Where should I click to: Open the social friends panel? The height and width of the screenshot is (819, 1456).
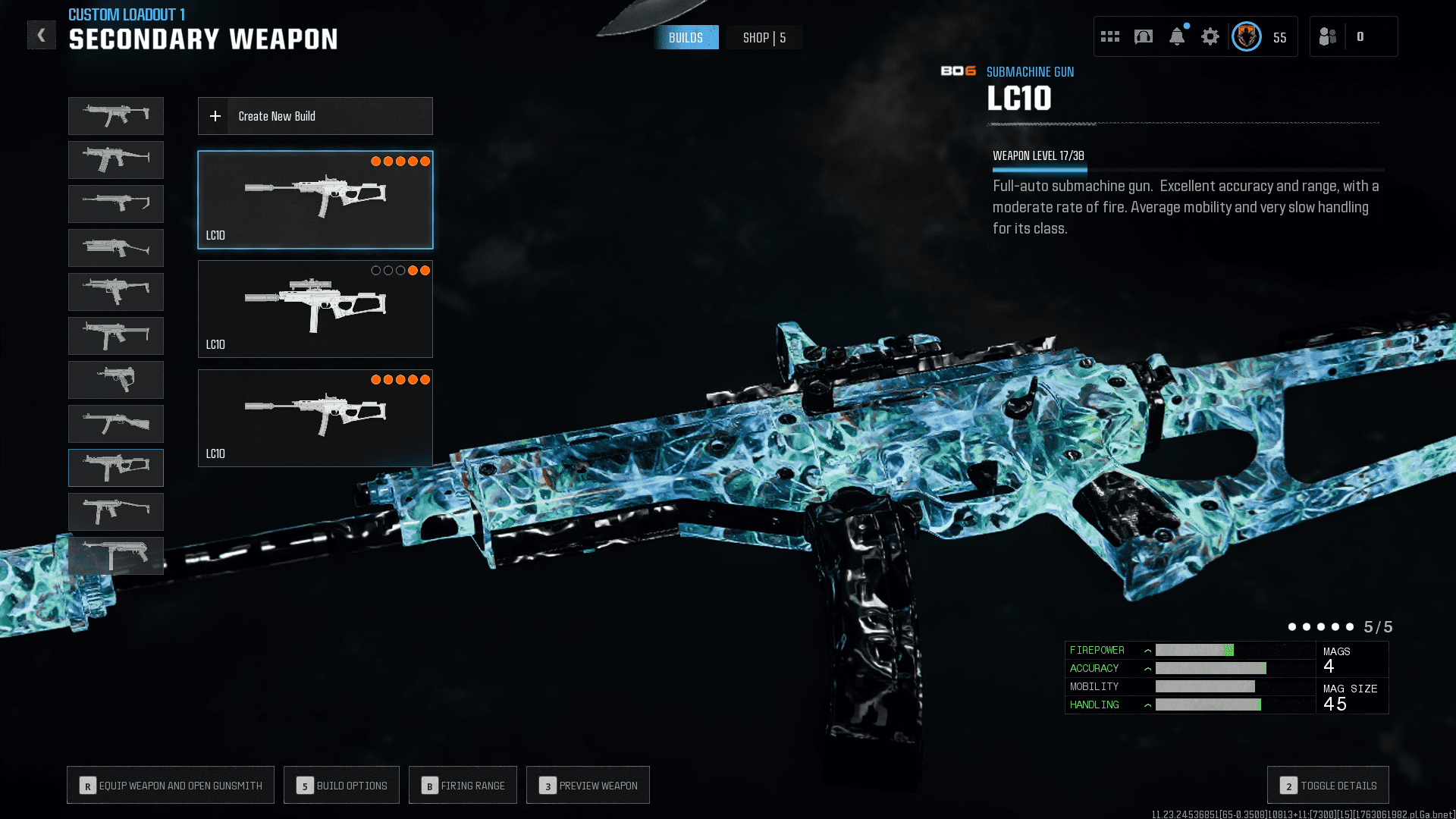pos(1328,36)
